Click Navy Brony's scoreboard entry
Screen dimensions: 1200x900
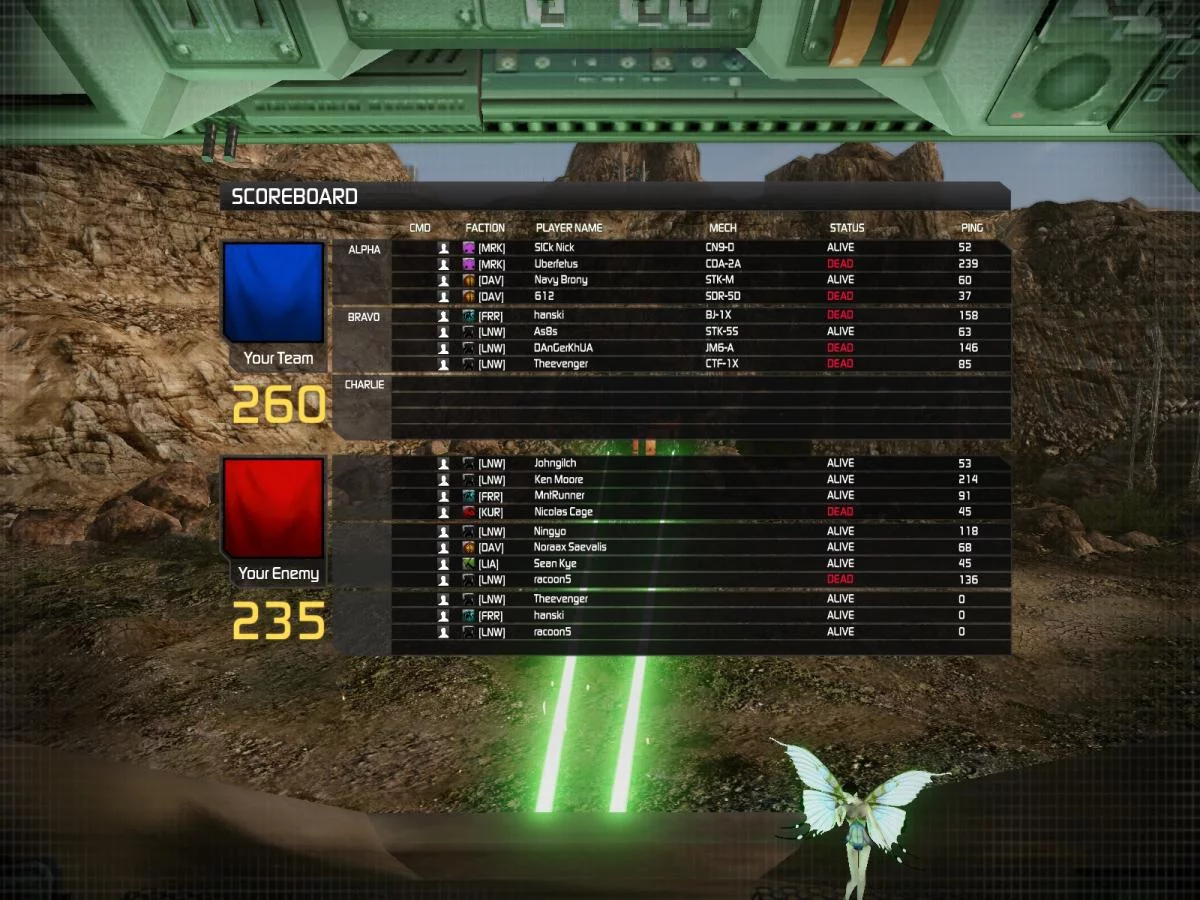pos(560,280)
